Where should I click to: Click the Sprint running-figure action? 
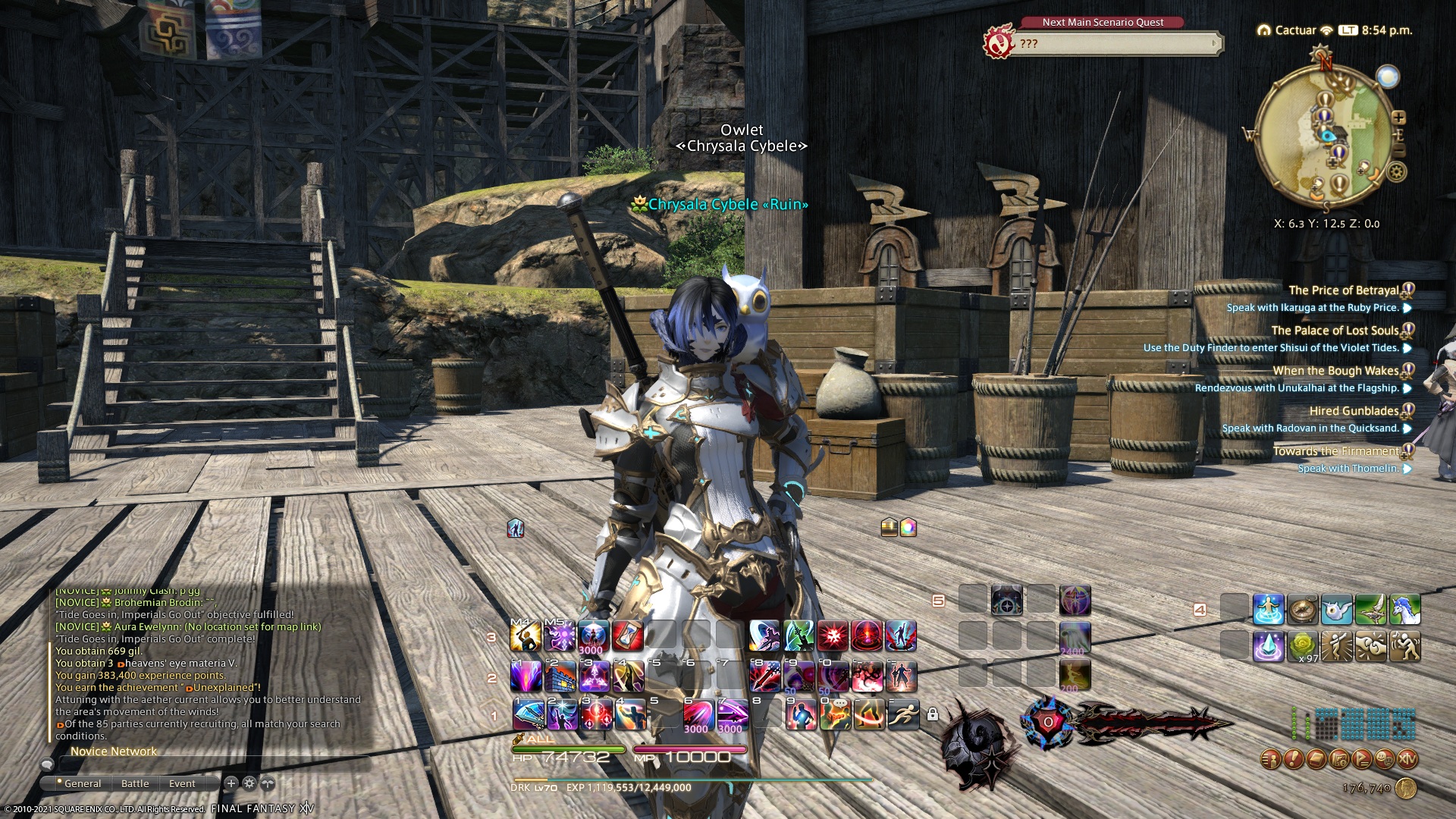pyautogui.click(x=902, y=714)
